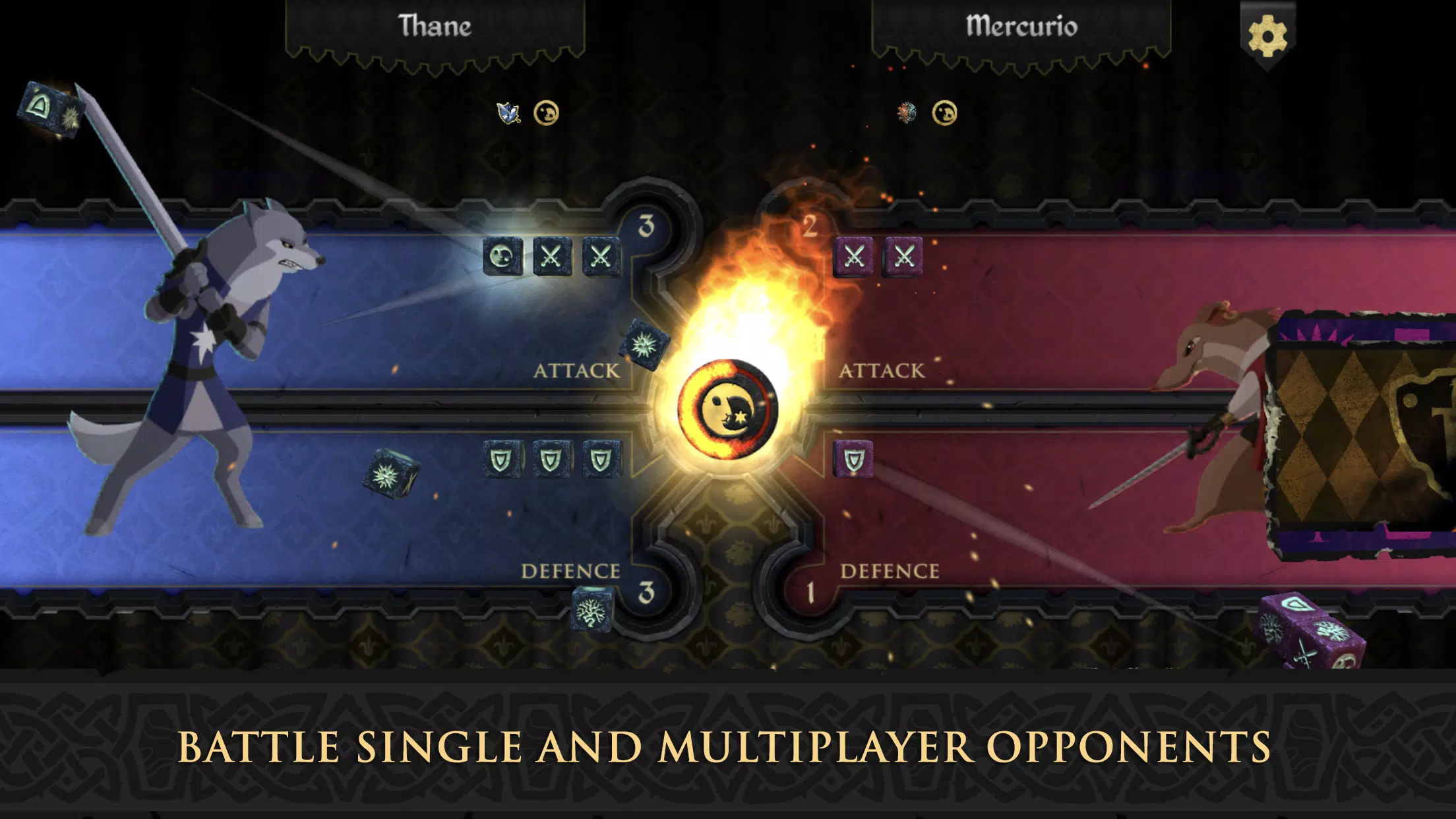Image resolution: width=1456 pixels, height=819 pixels.
Task: Click the gold moon emblem under Thane's name
Action: pyautogui.click(x=545, y=112)
